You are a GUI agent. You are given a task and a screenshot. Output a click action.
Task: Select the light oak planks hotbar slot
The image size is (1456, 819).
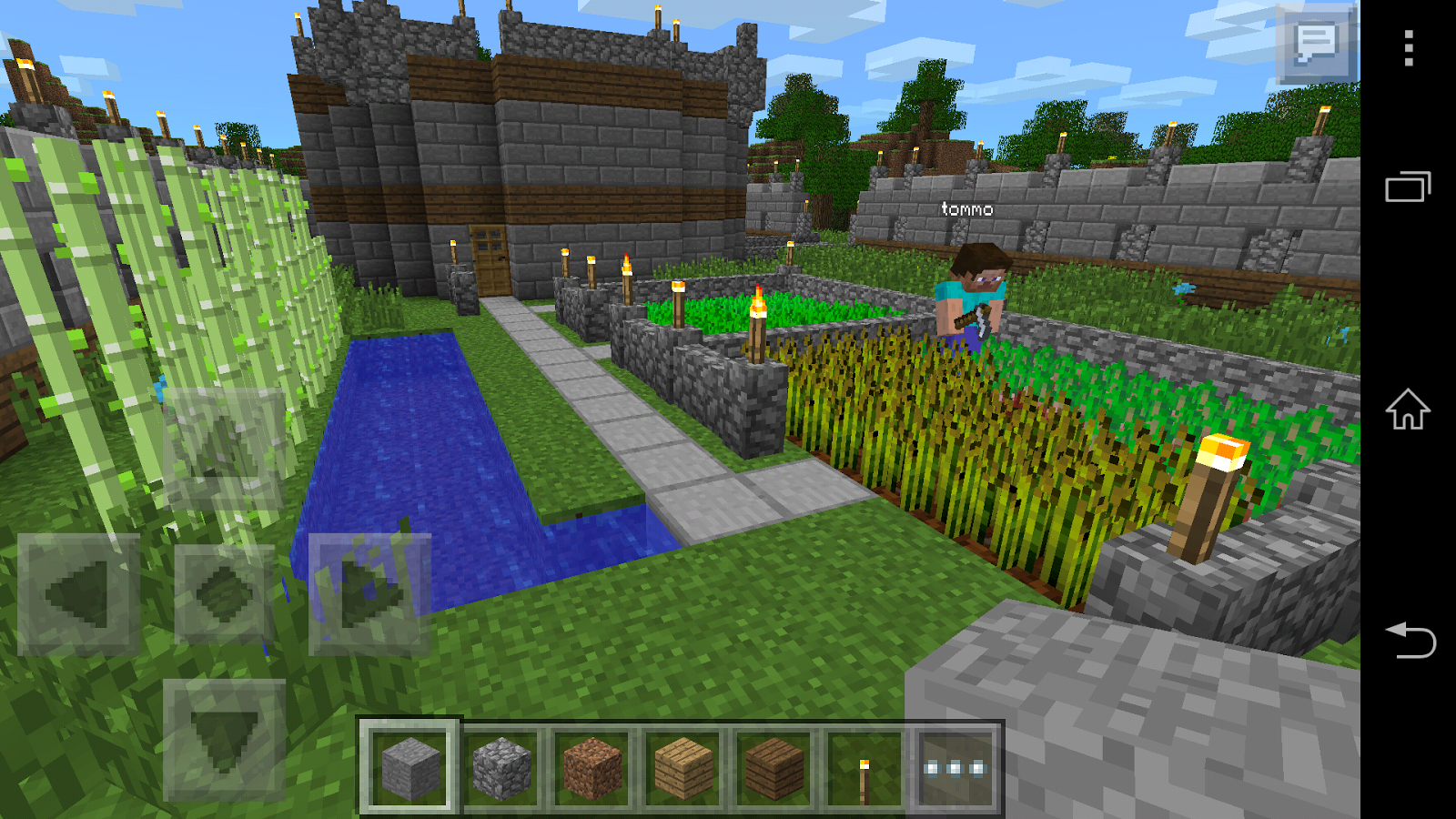(684, 769)
